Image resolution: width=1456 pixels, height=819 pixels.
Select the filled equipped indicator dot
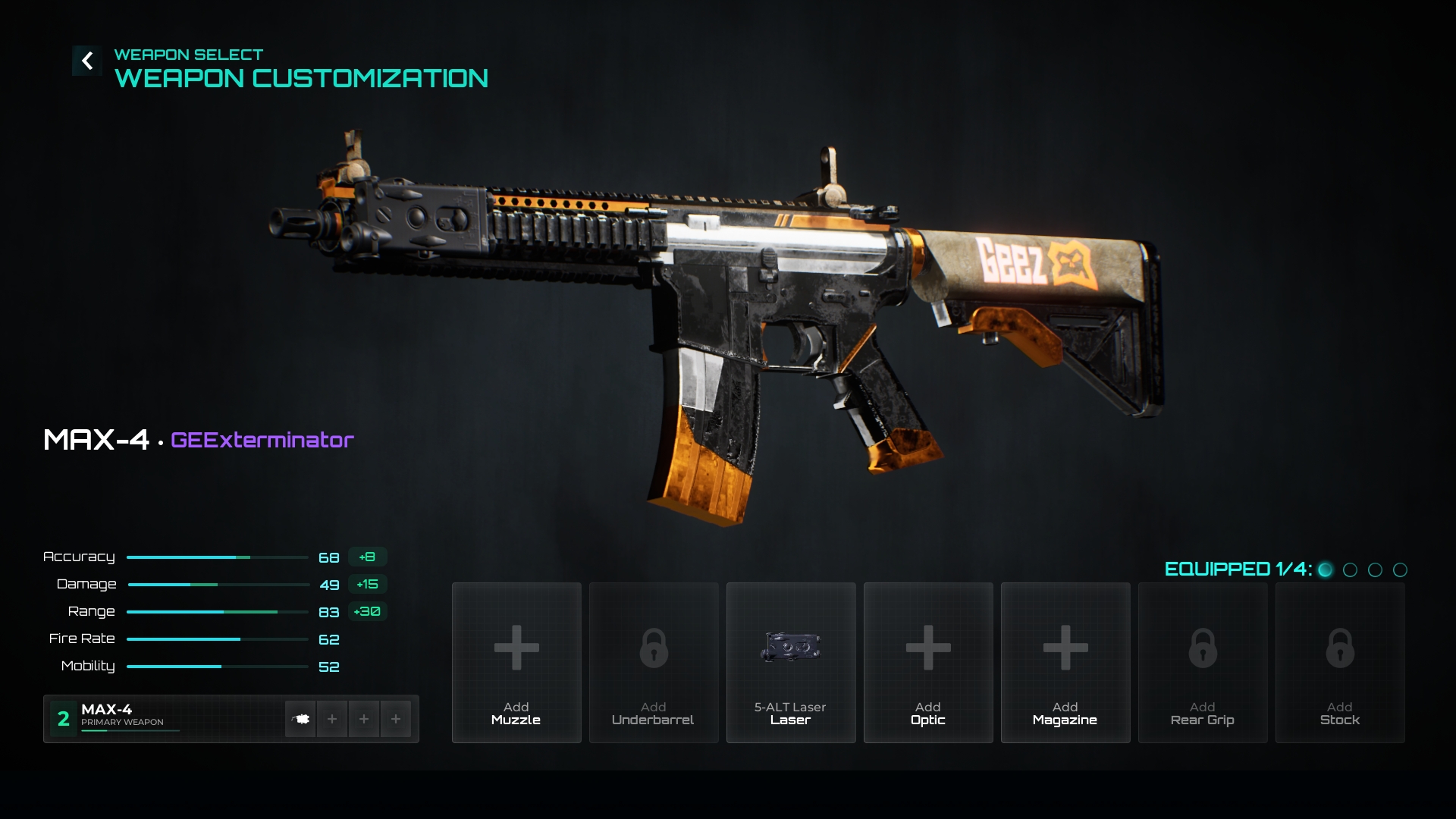pos(1326,570)
